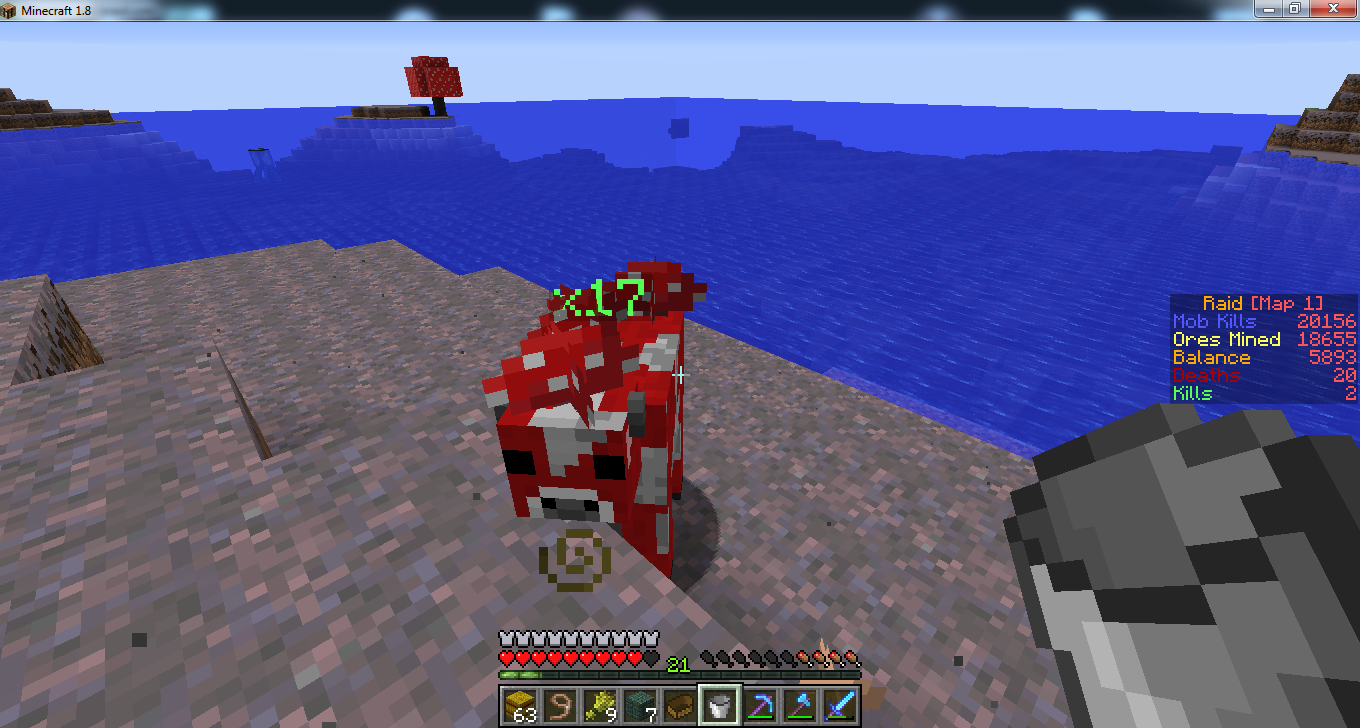Choose the wheat stack hotbar slot
1360x728 pixels.
click(600, 704)
